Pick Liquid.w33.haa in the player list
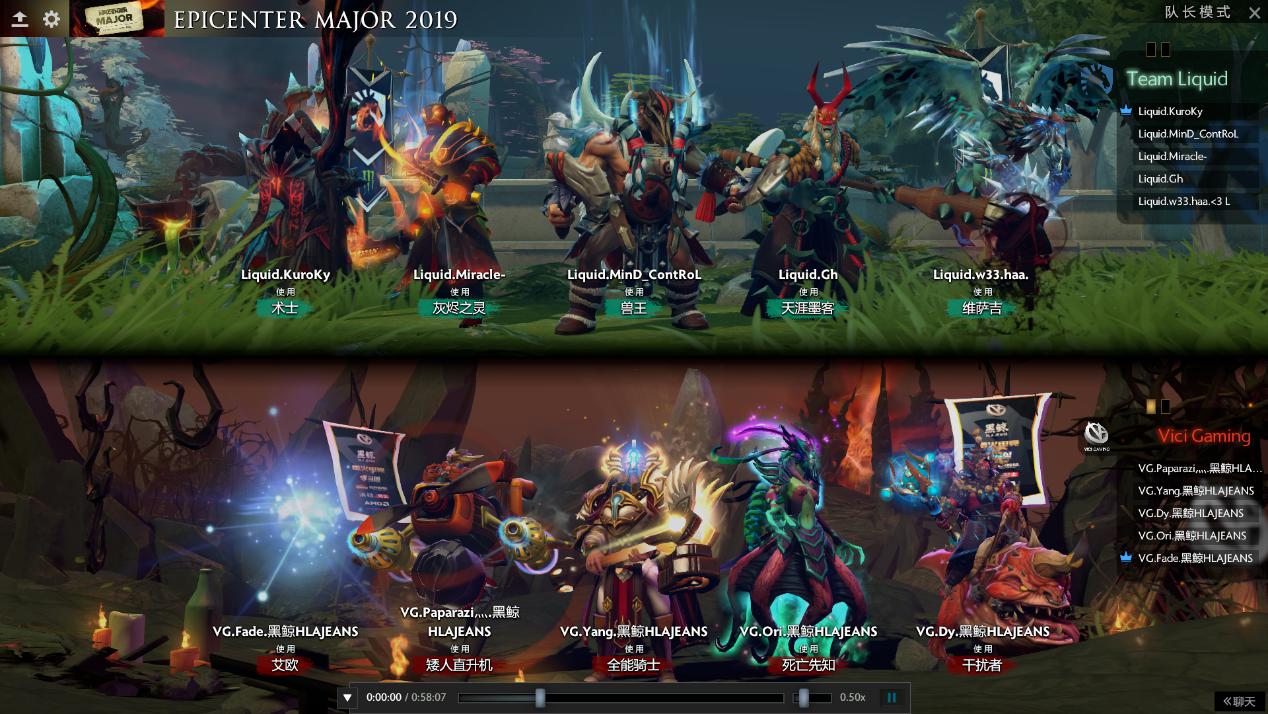 [x=1183, y=201]
